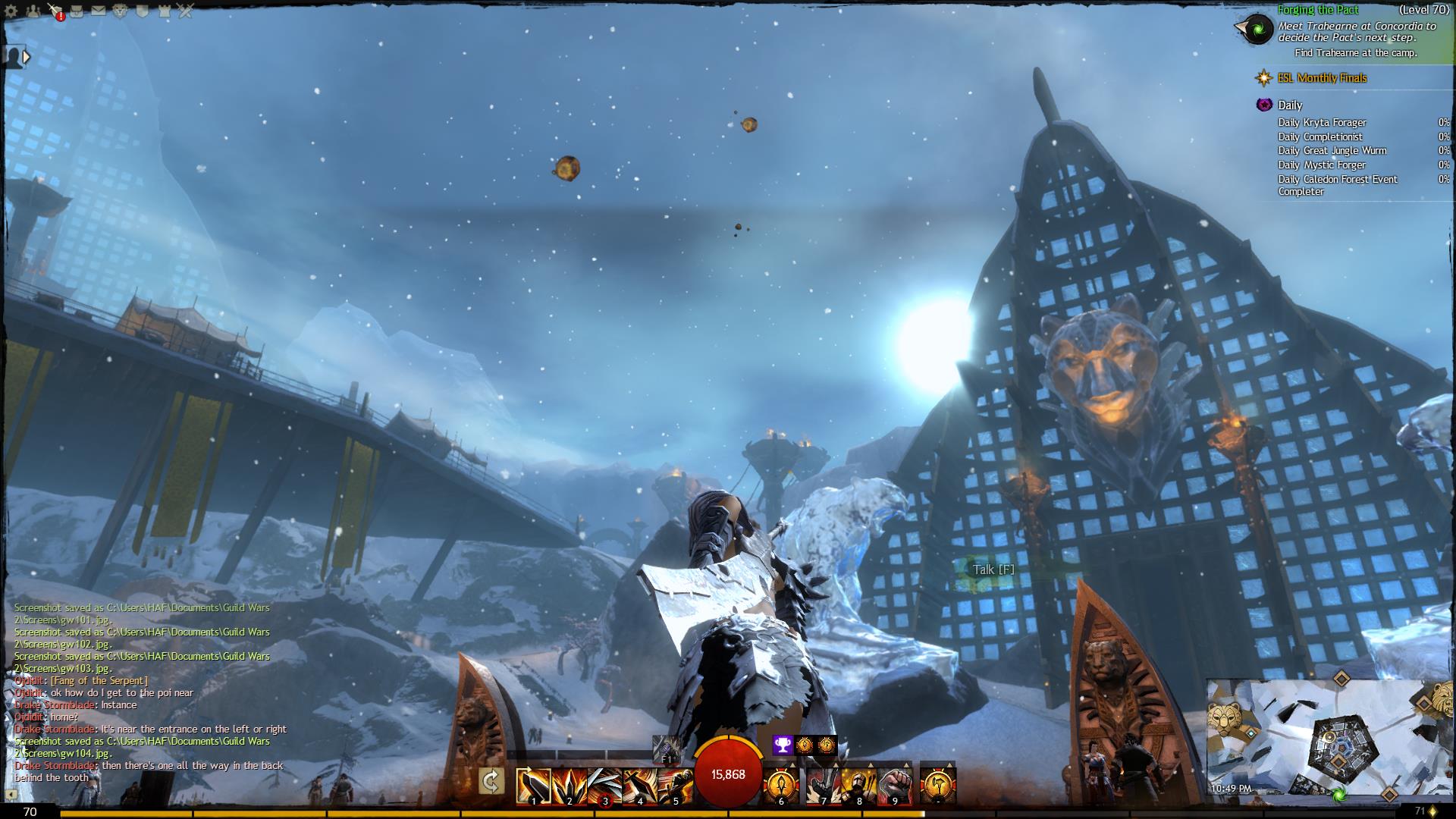Swap weapons with the arrow button

[491, 781]
